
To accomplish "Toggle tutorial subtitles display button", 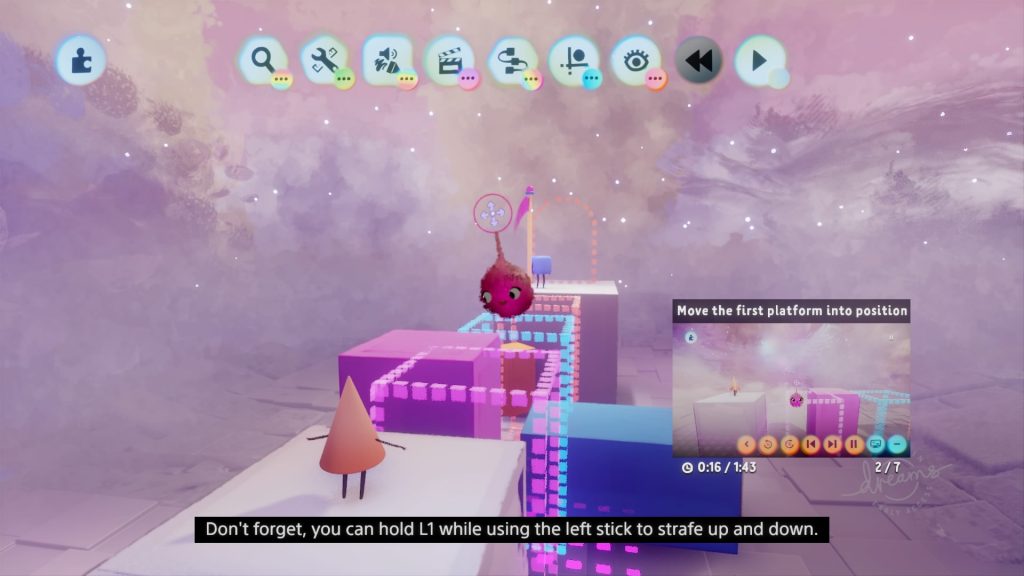I will pyautogui.click(x=876, y=444).
